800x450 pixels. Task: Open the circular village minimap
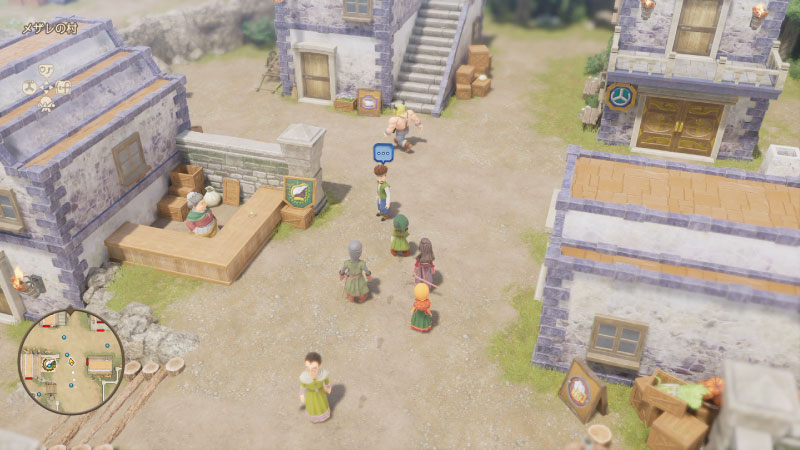tap(70, 361)
